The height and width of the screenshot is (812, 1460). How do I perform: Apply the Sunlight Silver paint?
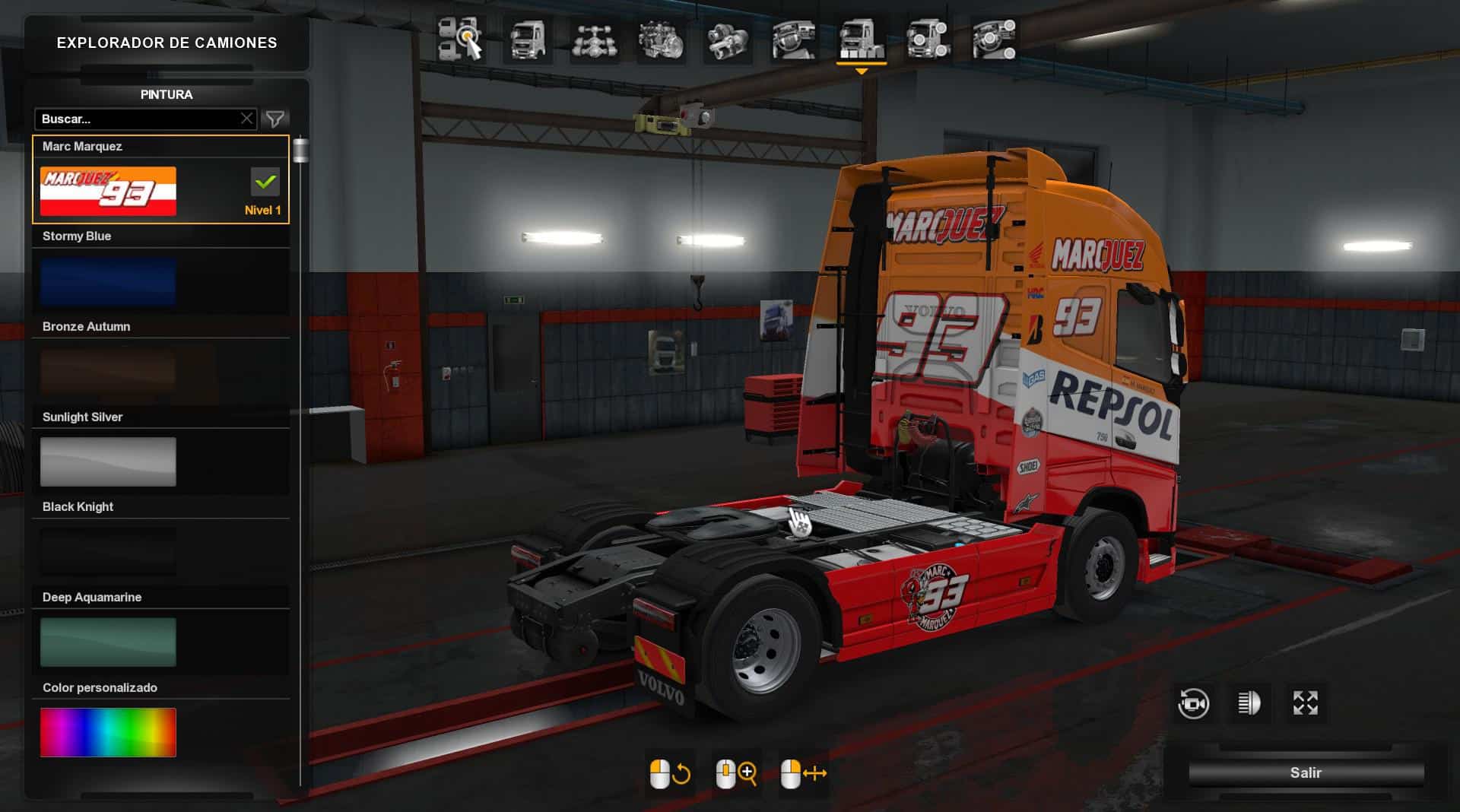[108, 462]
